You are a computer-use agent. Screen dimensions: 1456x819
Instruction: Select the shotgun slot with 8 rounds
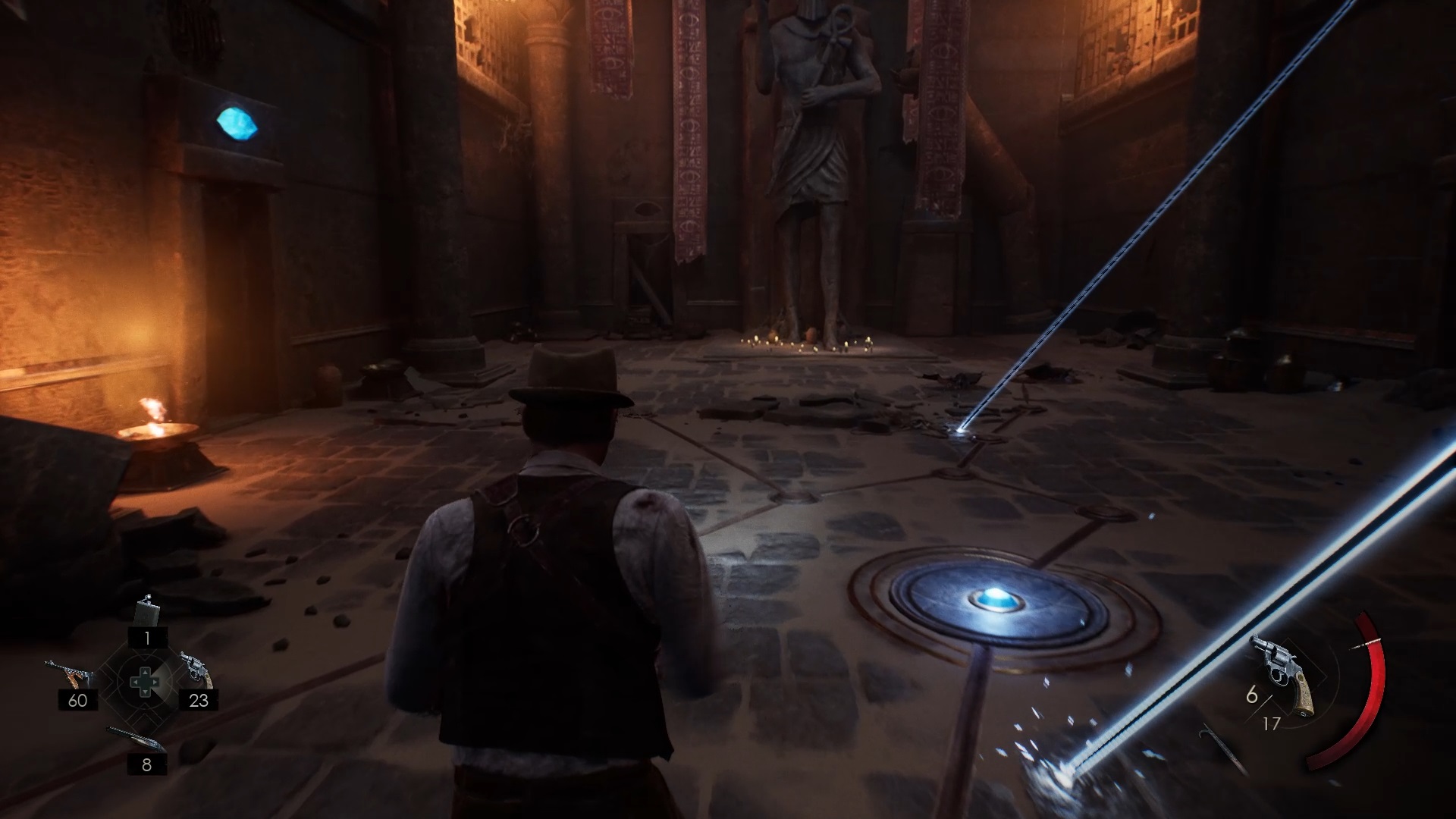135,739
